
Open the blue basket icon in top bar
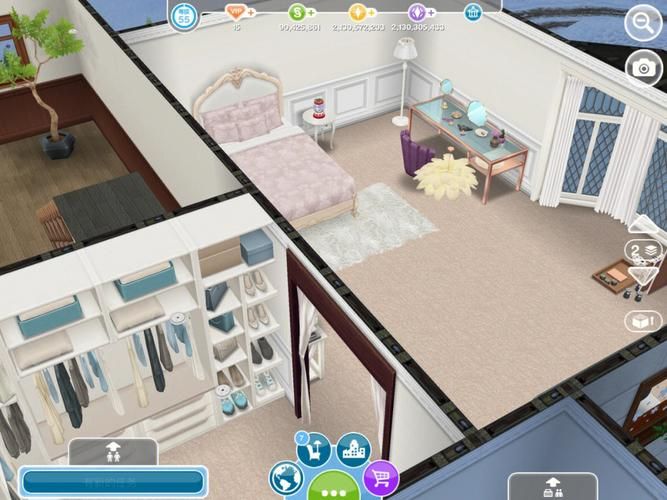pos(473,12)
